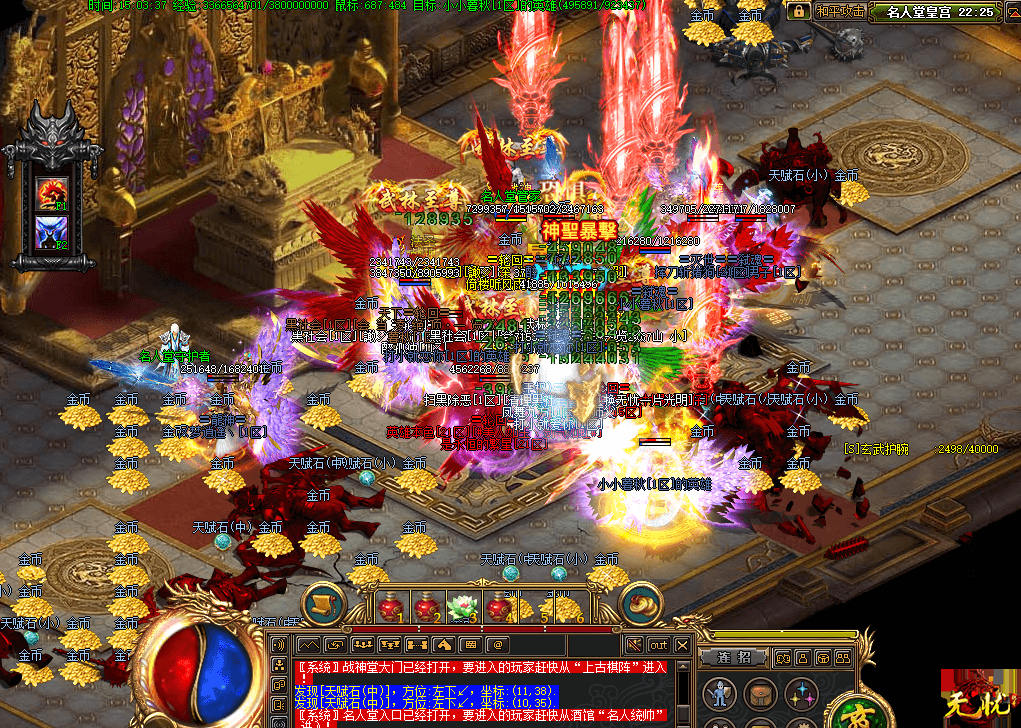Close the chat panel with the X button
The width and height of the screenshot is (1021, 728).
point(682,645)
